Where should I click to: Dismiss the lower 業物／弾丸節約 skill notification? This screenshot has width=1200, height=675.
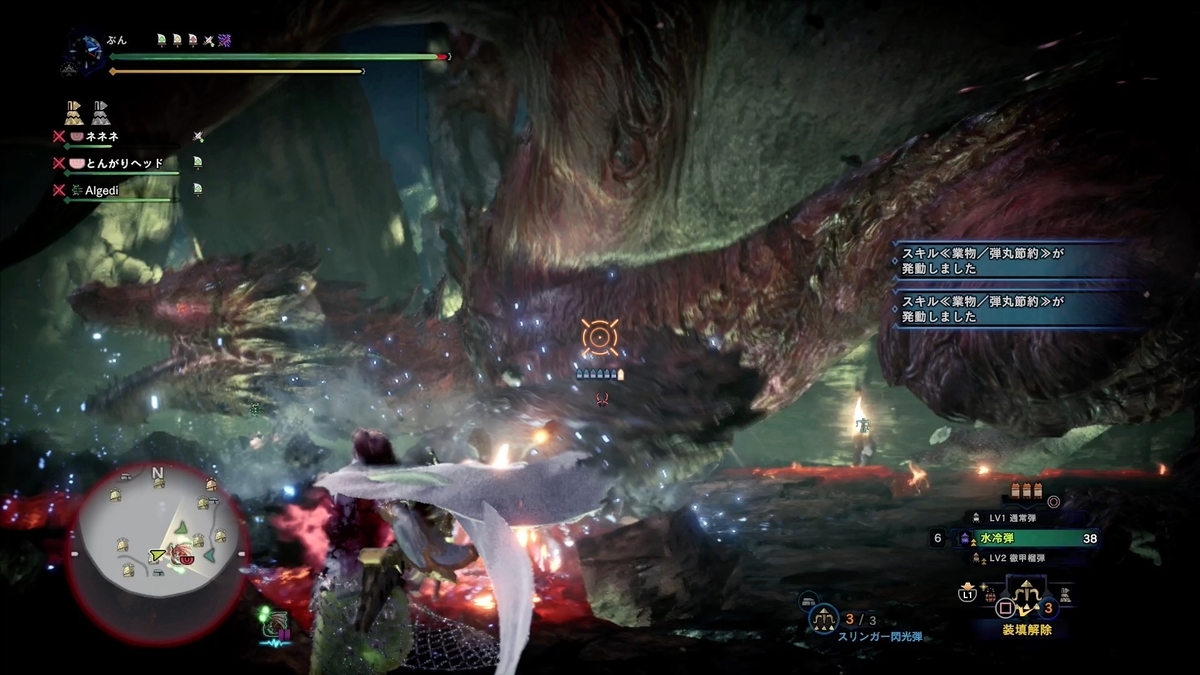tap(1020, 308)
